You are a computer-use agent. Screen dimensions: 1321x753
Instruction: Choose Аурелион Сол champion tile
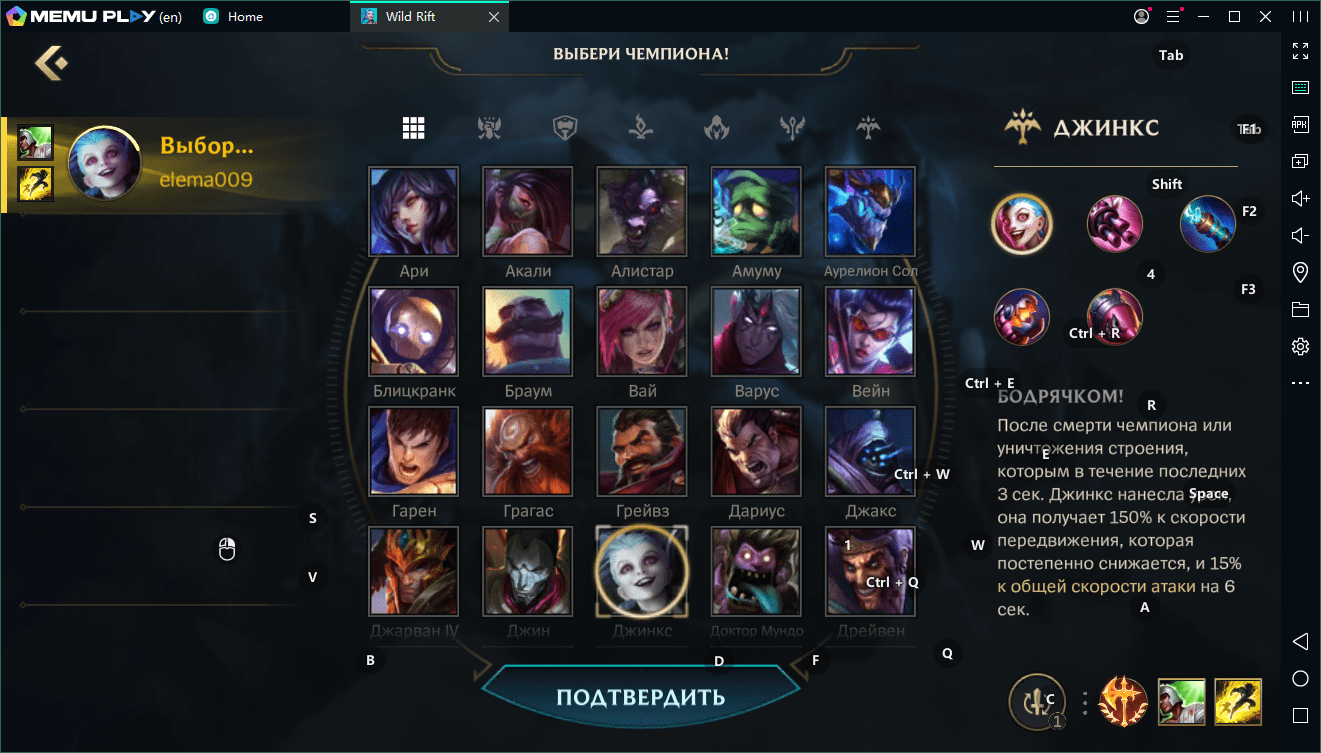(870, 211)
